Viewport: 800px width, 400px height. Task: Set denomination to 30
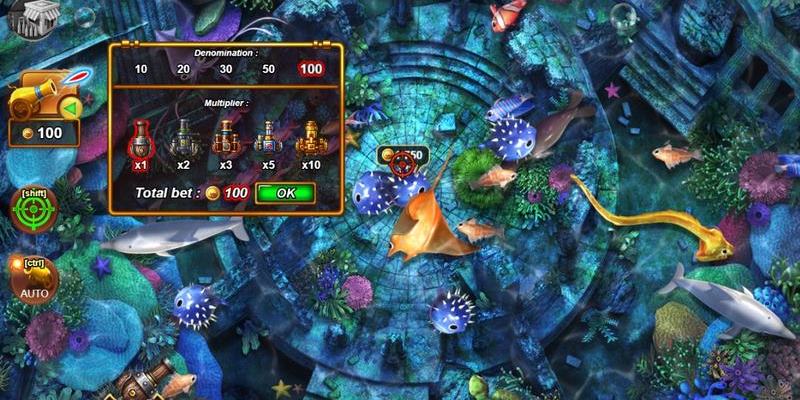point(225,71)
